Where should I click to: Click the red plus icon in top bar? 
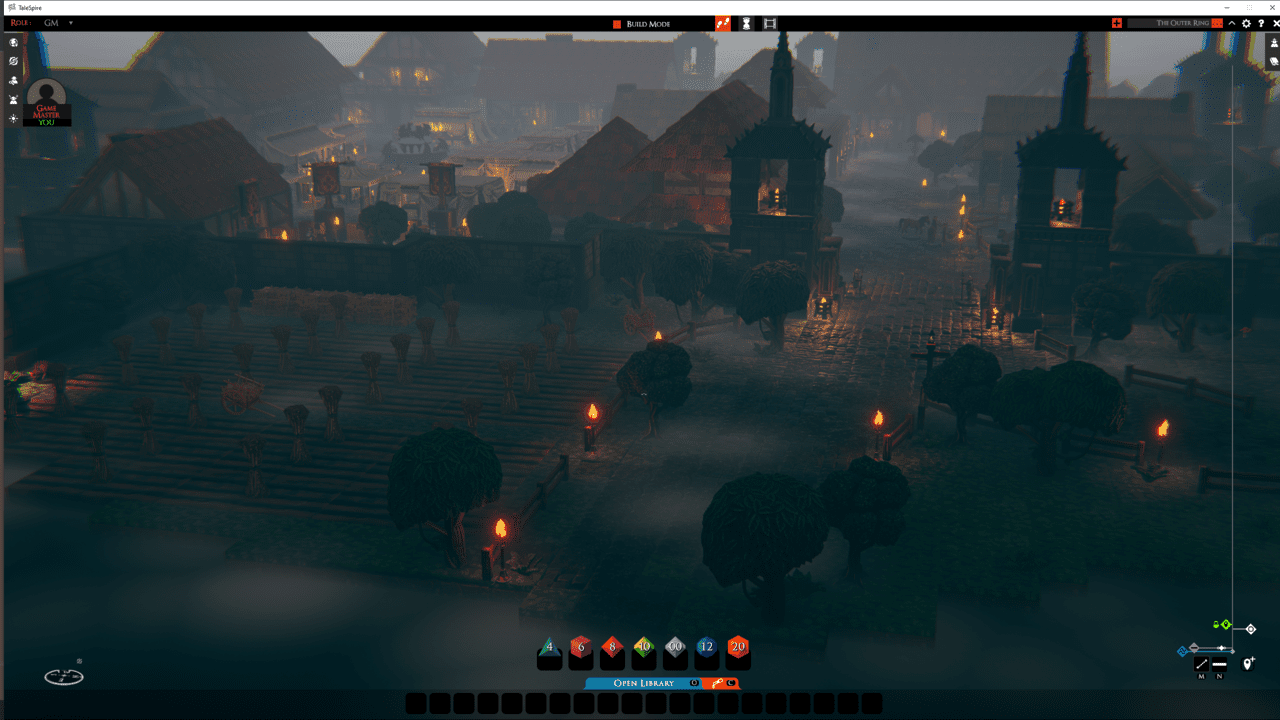pos(1117,23)
